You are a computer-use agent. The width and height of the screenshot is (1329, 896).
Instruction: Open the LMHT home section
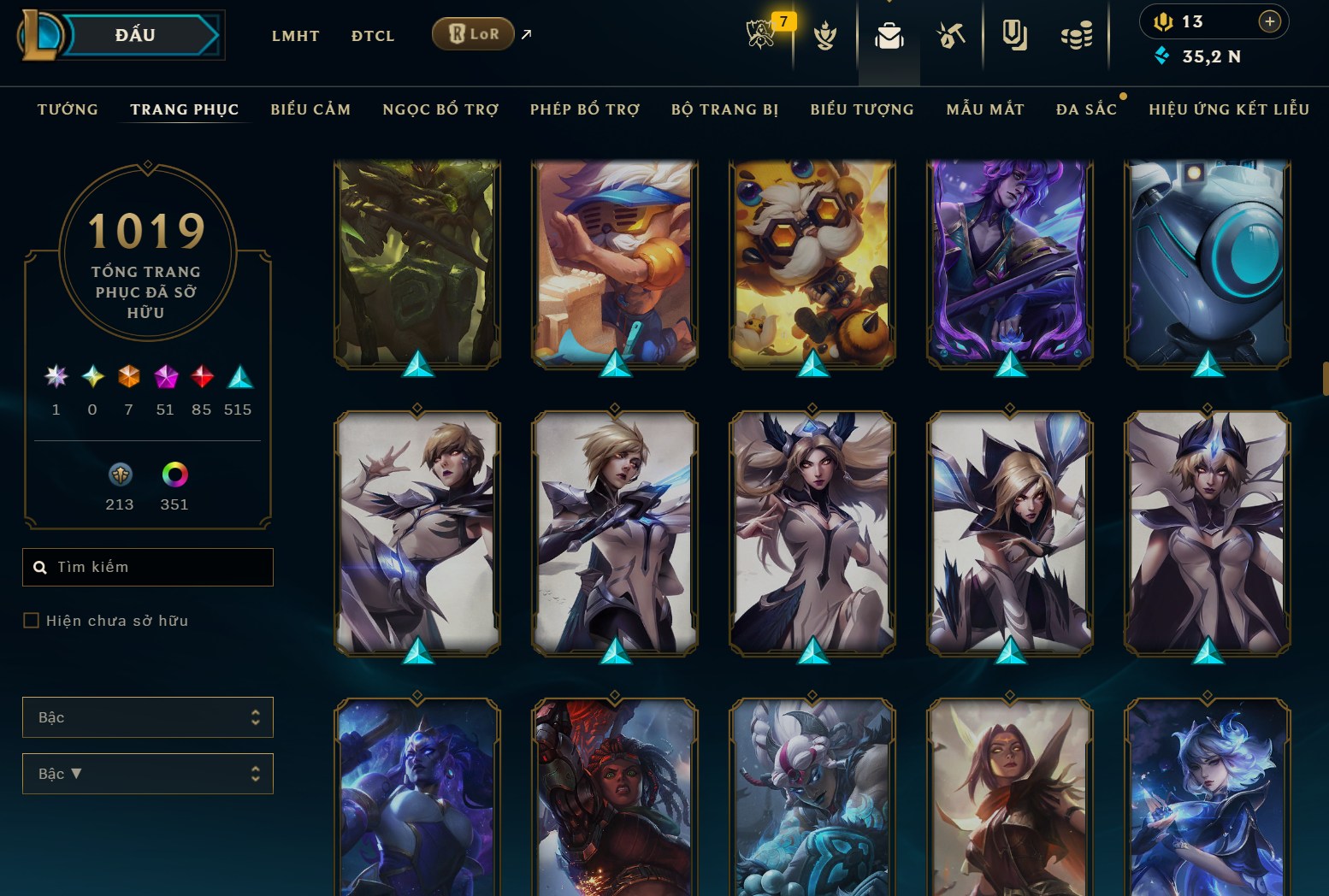[295, 36]
